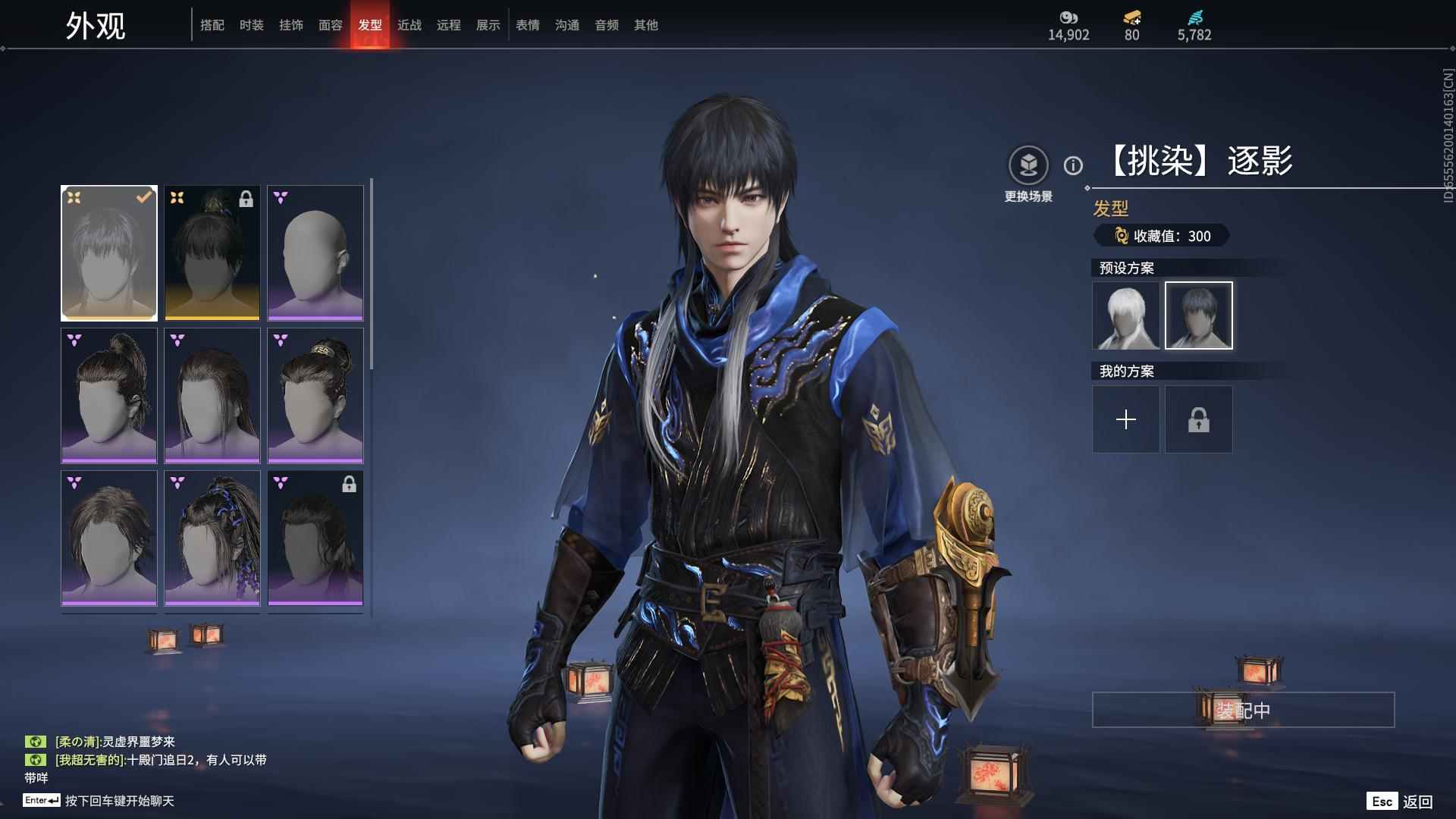Open the 其他 other tab

pos(646,25)
